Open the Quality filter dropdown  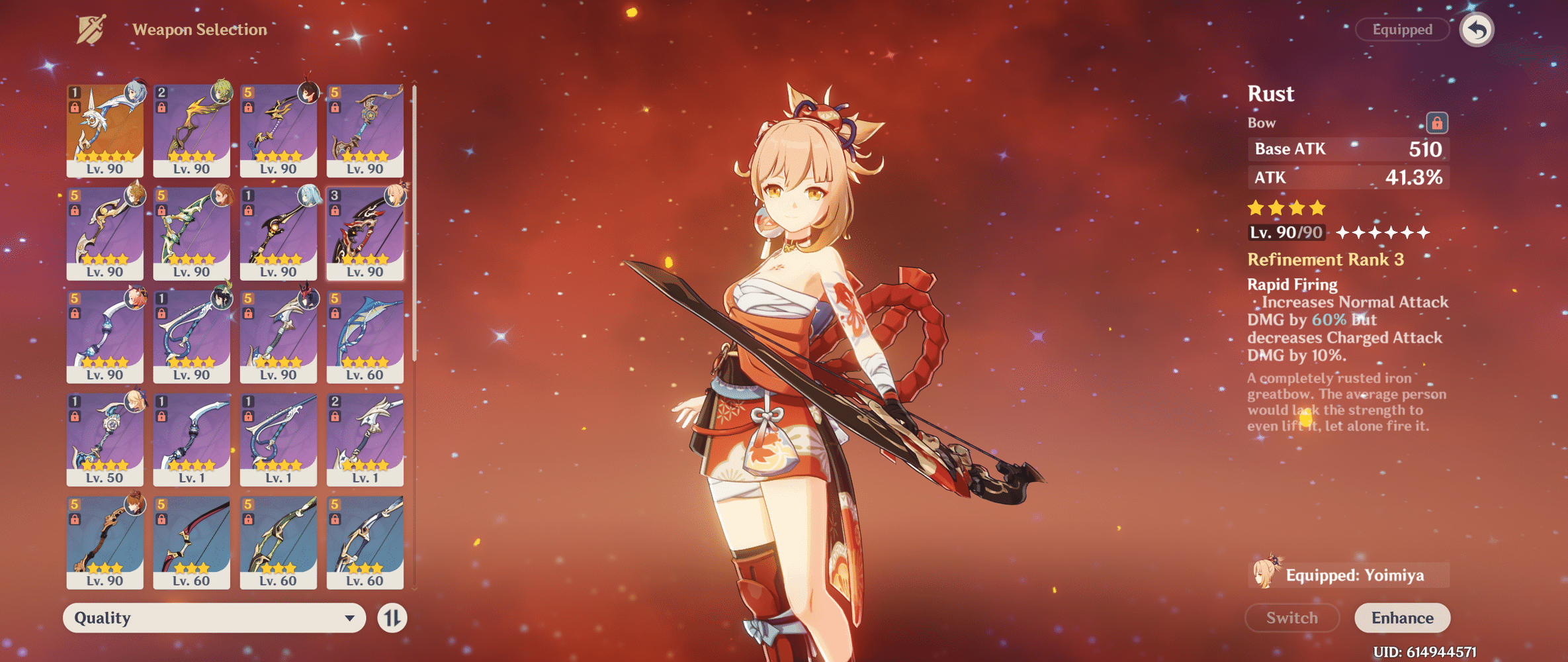point(212,617)
